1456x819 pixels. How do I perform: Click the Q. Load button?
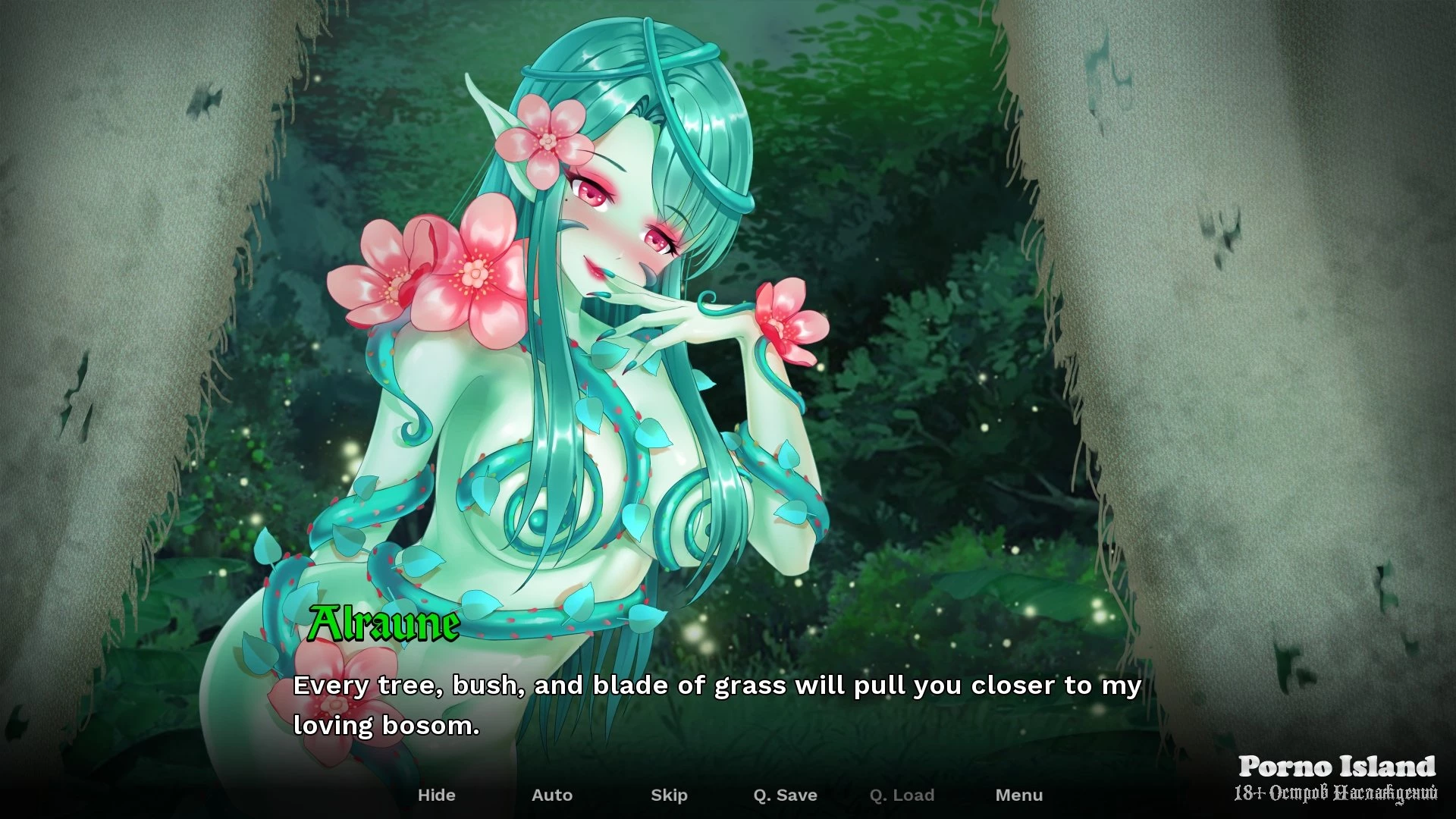click(x=902, y=795)
